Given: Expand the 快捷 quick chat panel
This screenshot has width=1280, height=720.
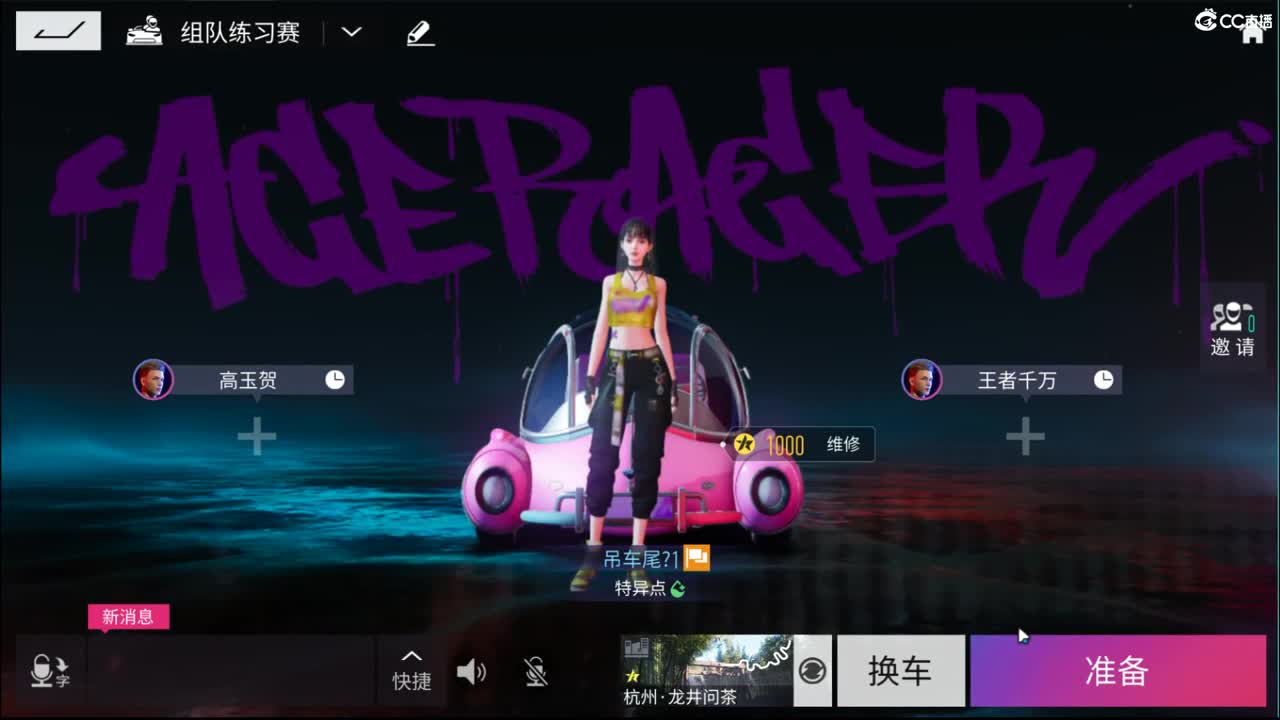Looking at the screenshot, I should (411, 671).
